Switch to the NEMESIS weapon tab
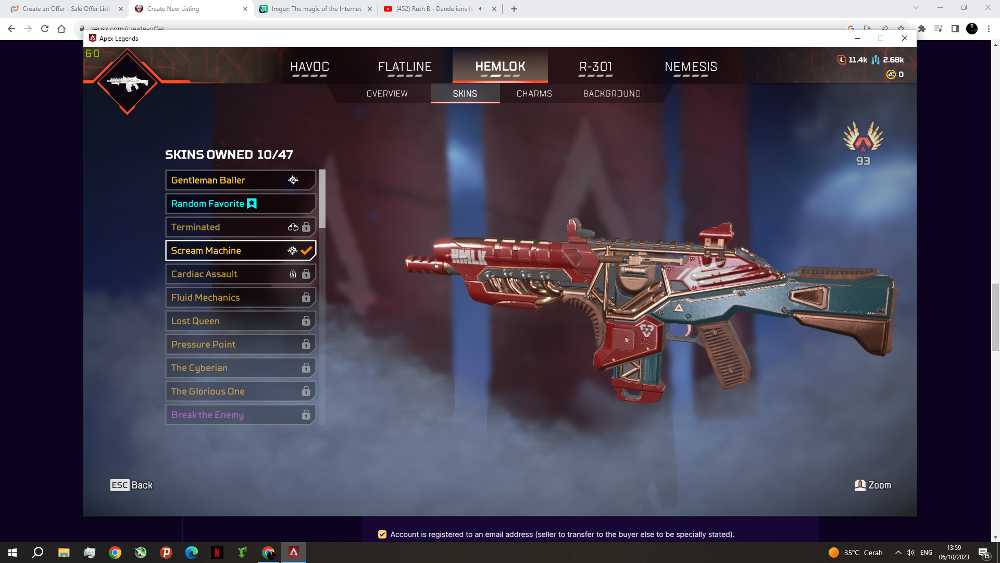Screen dimensions: 1000x563 (x=691, y=67)
